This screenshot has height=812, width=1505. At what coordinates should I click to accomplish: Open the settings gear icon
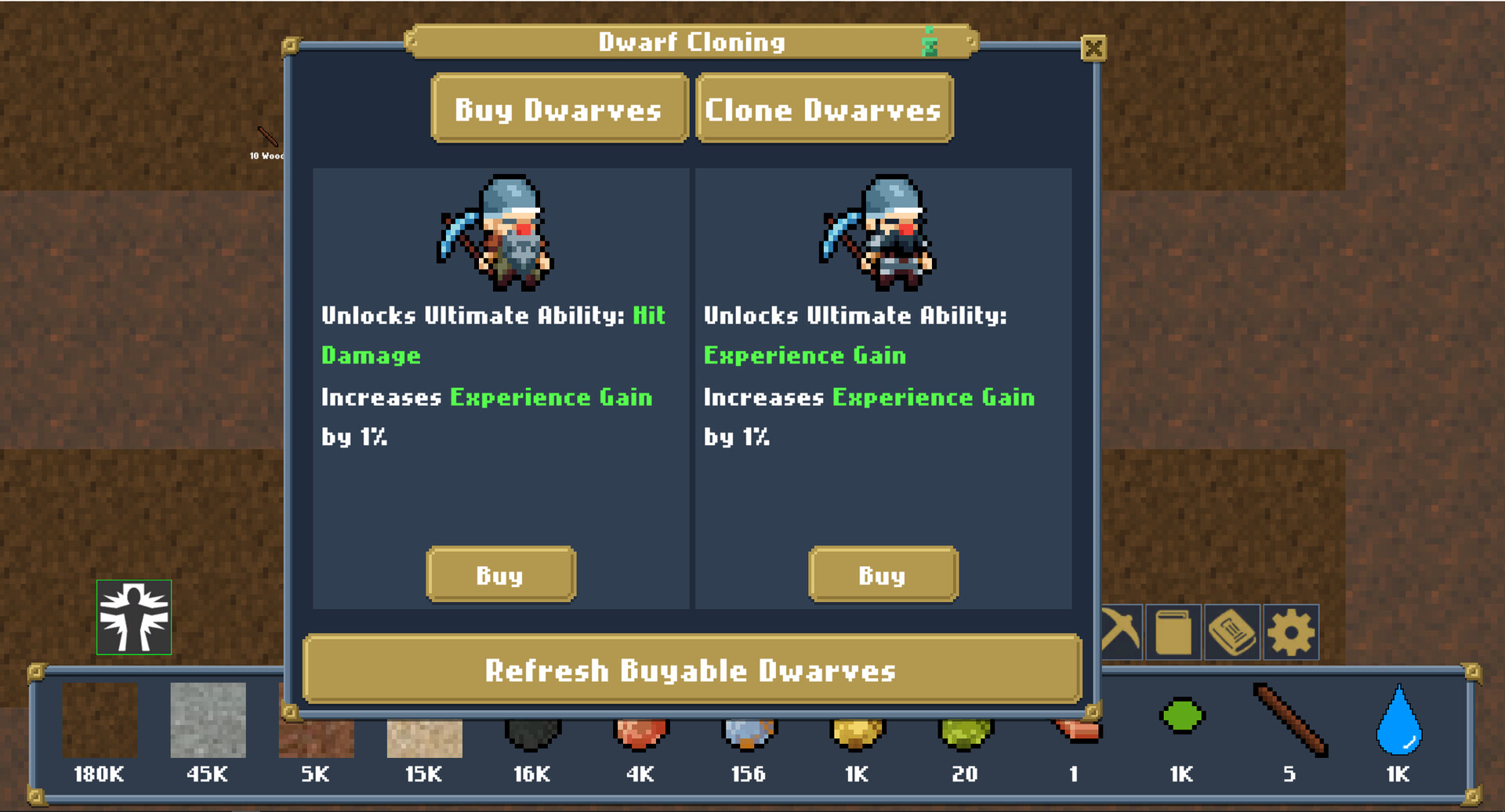1290,632
